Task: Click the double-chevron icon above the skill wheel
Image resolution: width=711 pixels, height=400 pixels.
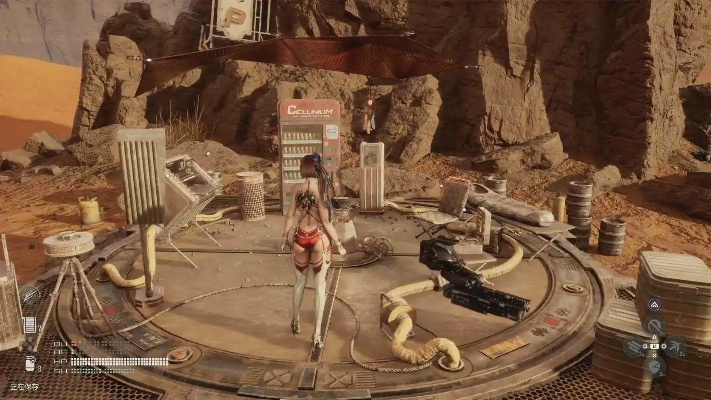Action: [x=654, y=304]
